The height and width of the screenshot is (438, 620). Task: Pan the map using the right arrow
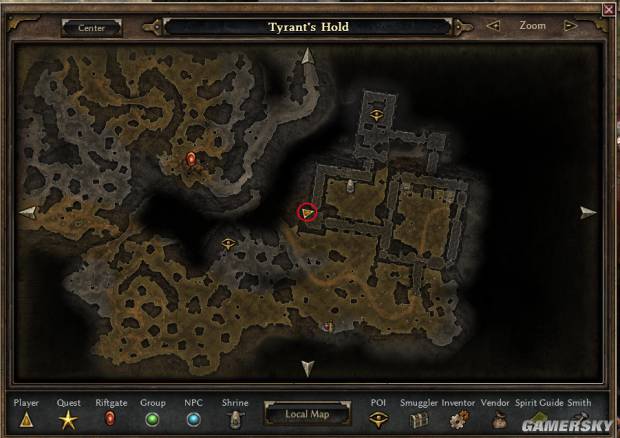tap(588, 212)
